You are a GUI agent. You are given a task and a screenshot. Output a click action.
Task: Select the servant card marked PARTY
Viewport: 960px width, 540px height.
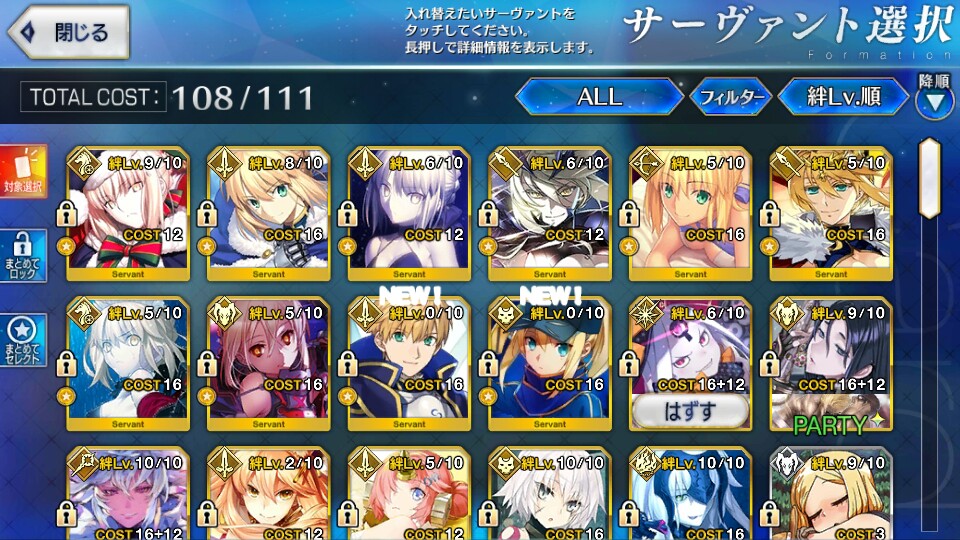tap(830, 365)
